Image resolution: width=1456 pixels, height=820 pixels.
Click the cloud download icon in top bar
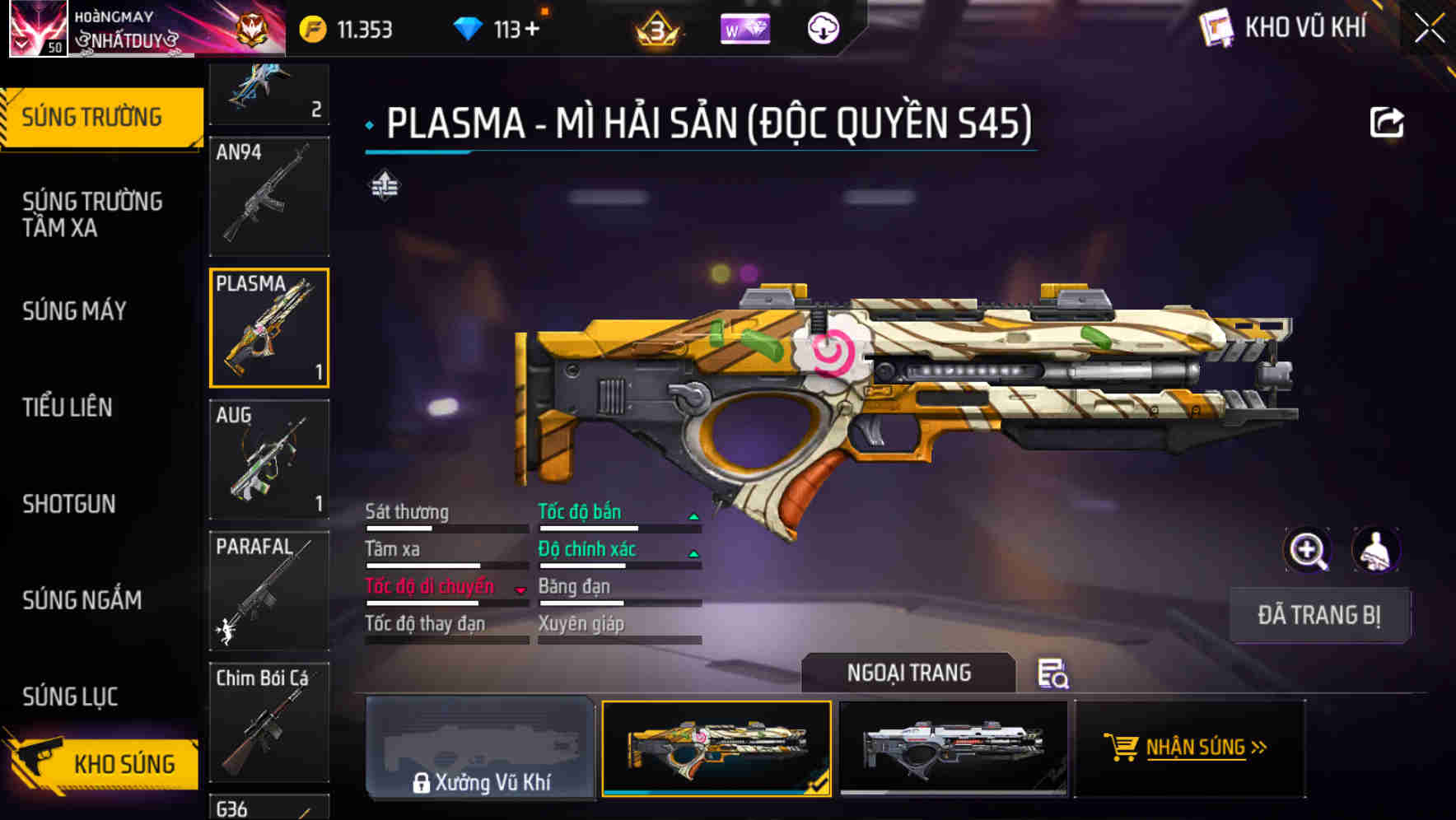coord(823,28)
